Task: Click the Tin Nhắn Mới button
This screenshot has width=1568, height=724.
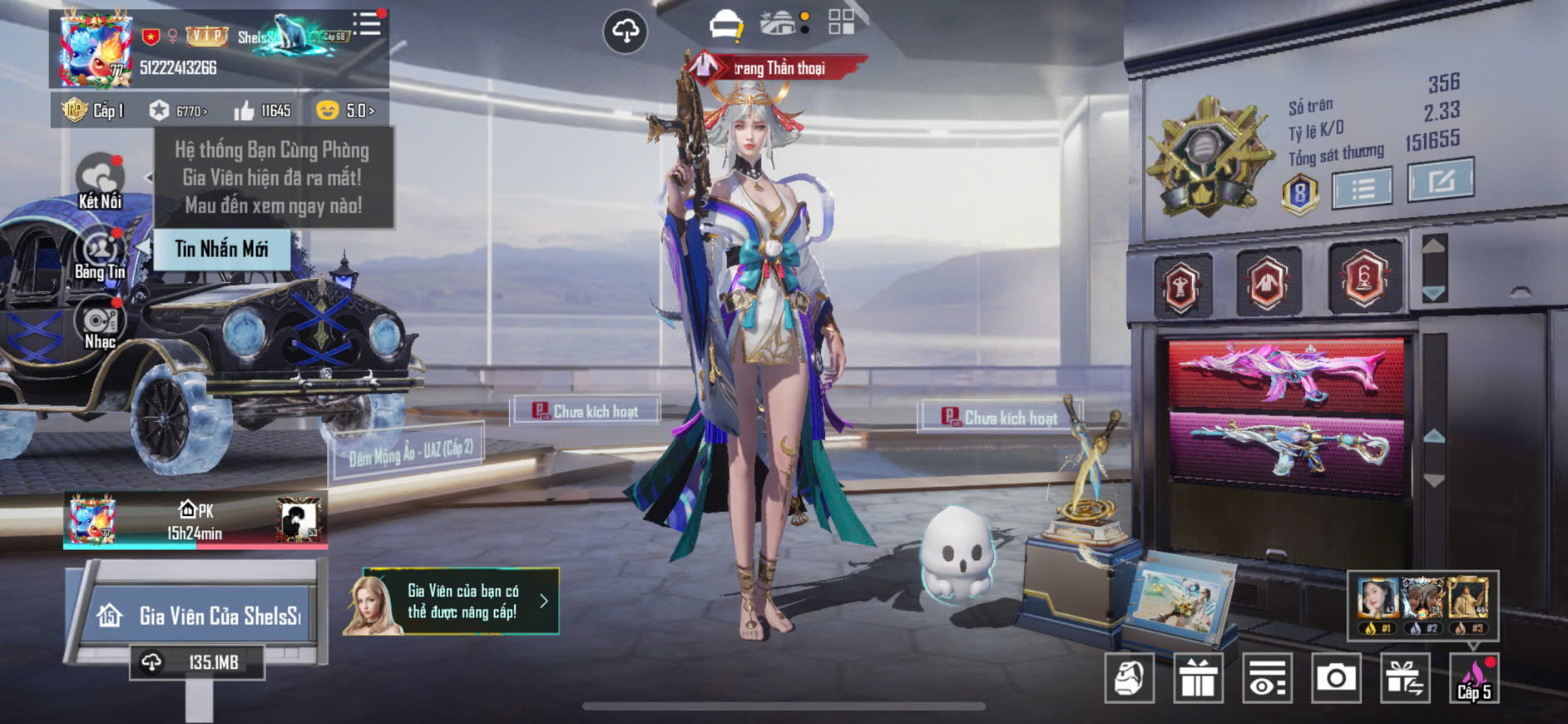Action: point(221,249)
